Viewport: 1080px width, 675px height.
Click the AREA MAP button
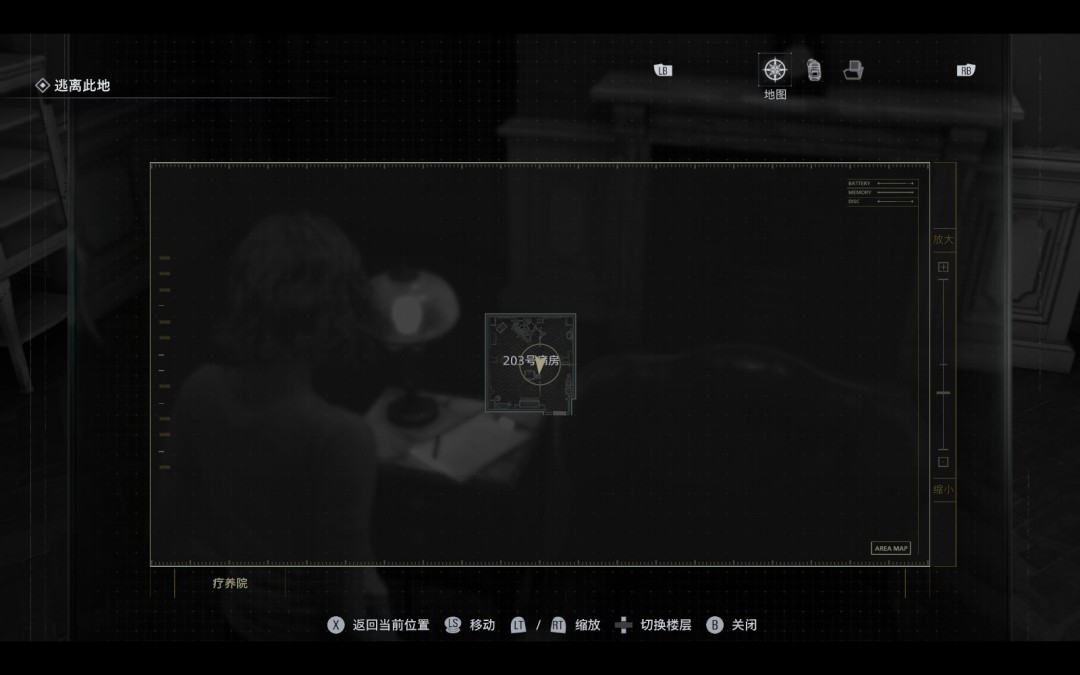tap(891, 548)
